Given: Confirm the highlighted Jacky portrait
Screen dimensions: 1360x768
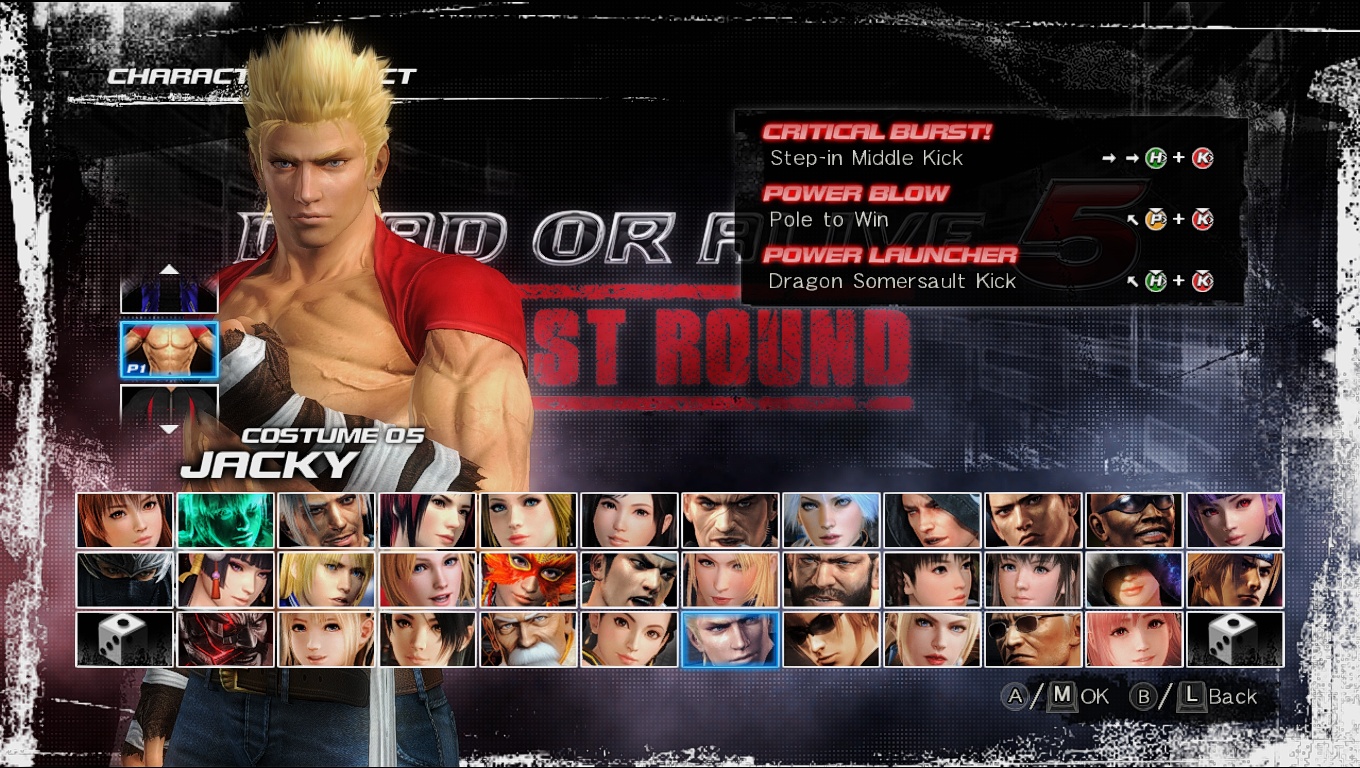Looking at the screenshot, I should click(730, 640).
